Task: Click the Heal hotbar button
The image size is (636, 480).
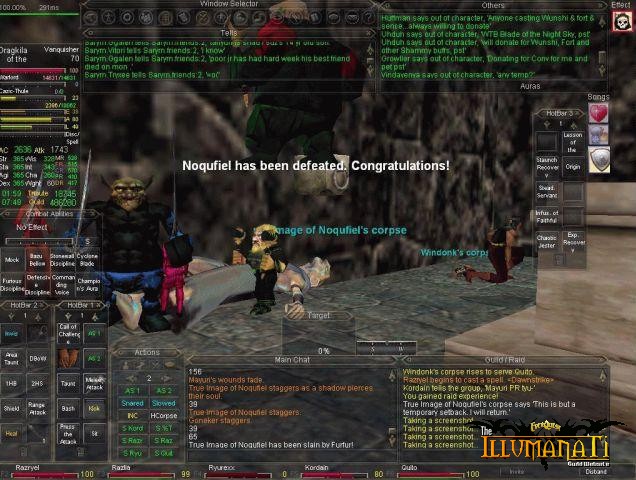Action: click(12, 433)
